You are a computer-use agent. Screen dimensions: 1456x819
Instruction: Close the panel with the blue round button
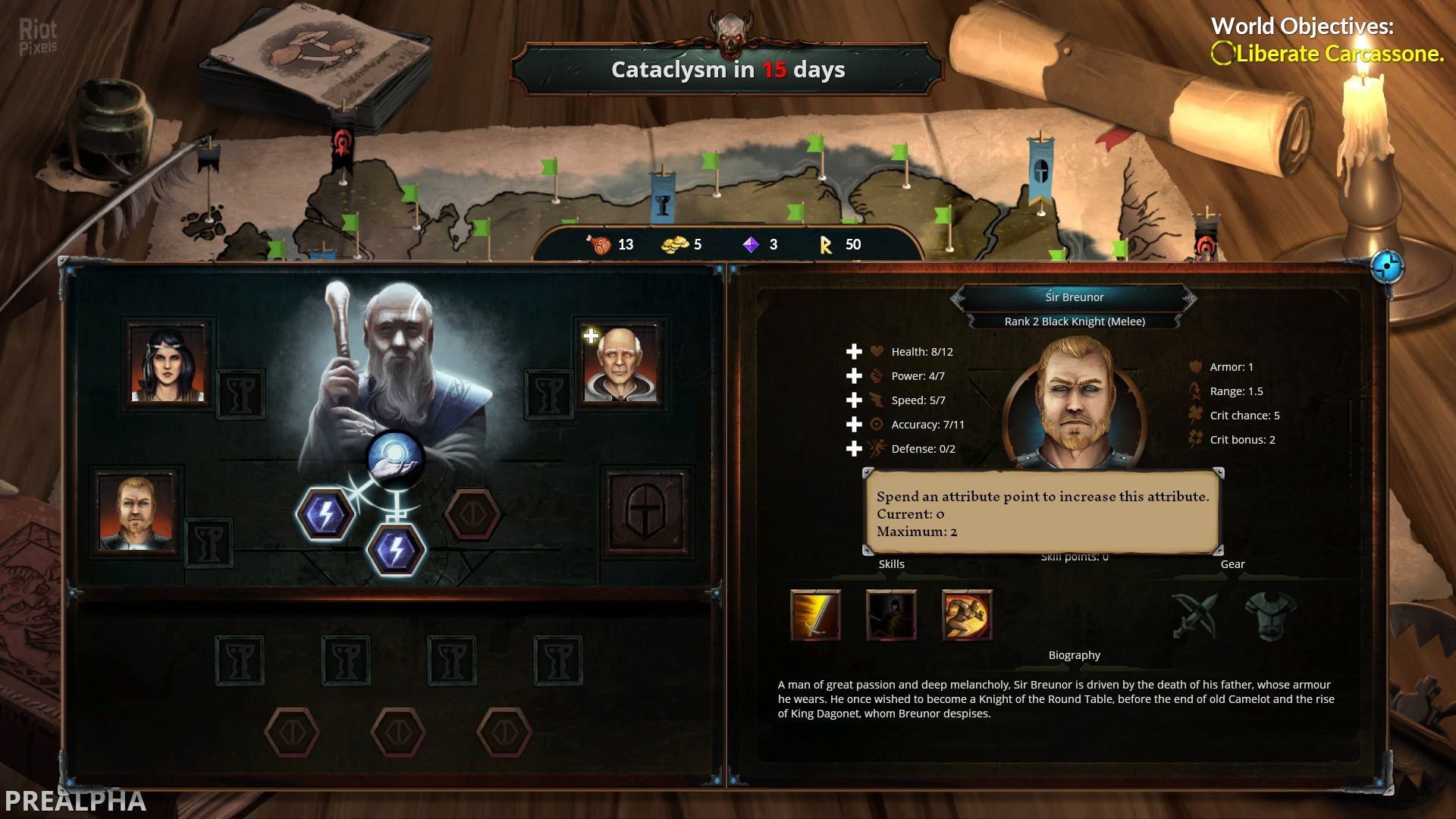click(x=1387, y=267)
